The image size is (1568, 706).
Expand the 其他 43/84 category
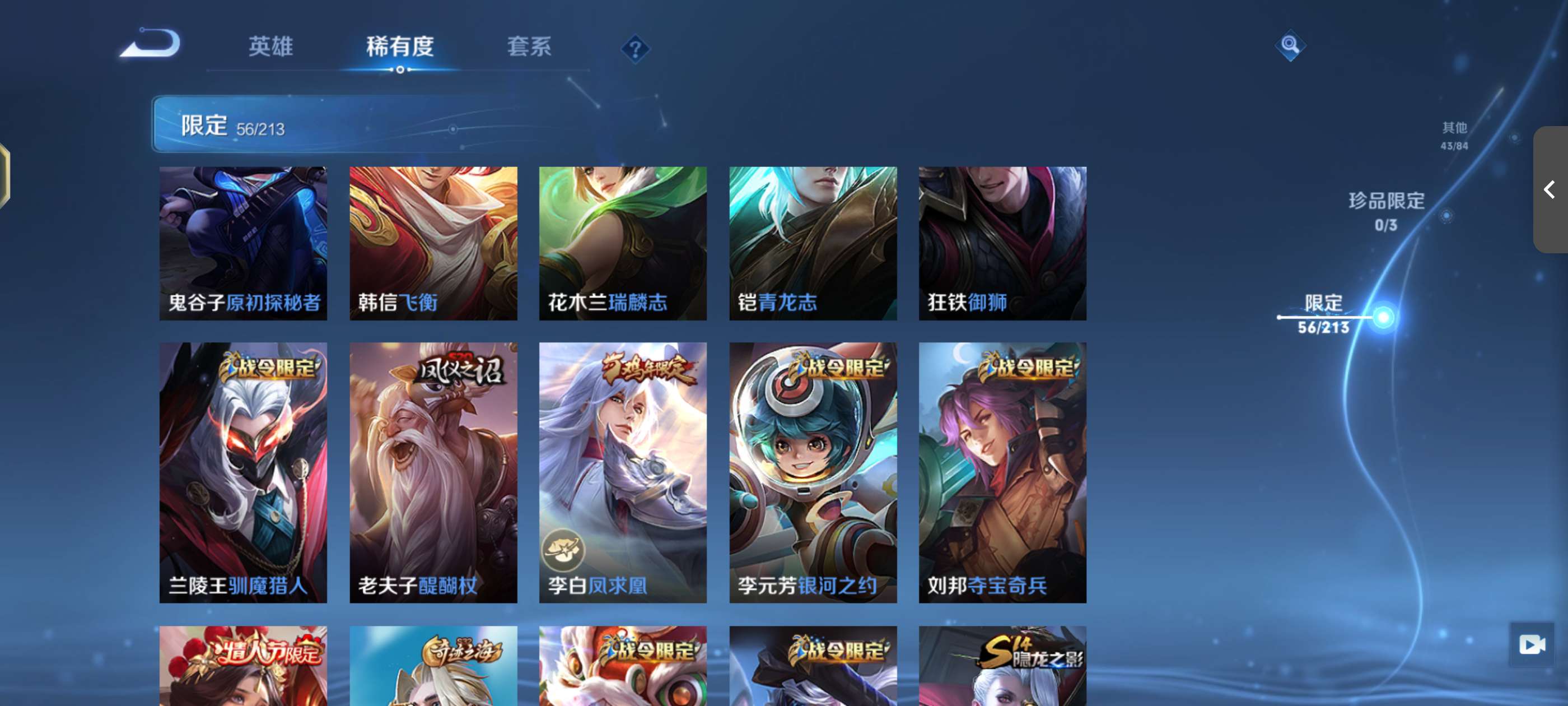[x=1457, y=135]
